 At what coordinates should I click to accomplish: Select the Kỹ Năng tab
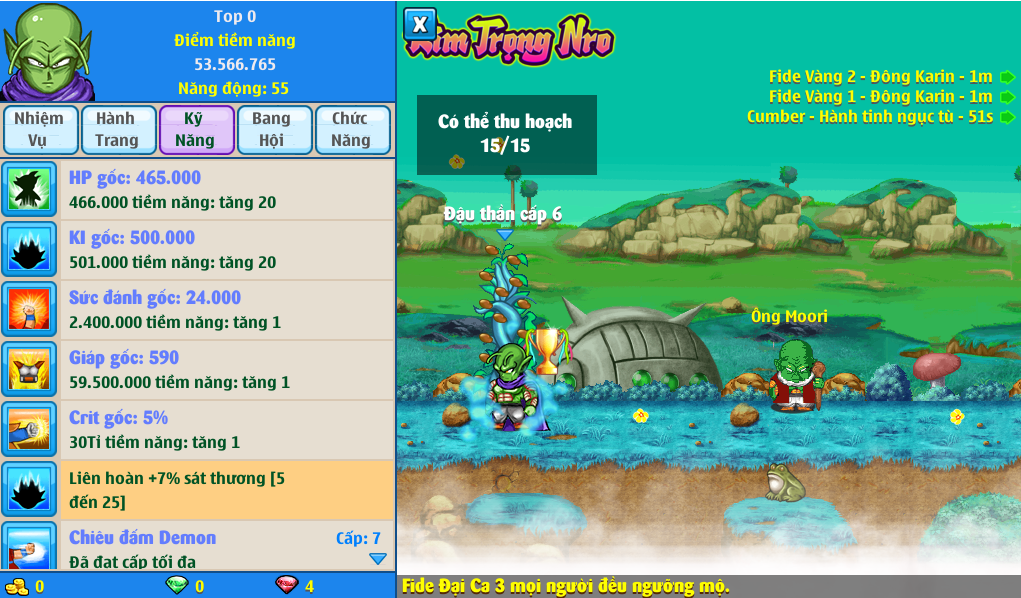[x=195, y=130]
